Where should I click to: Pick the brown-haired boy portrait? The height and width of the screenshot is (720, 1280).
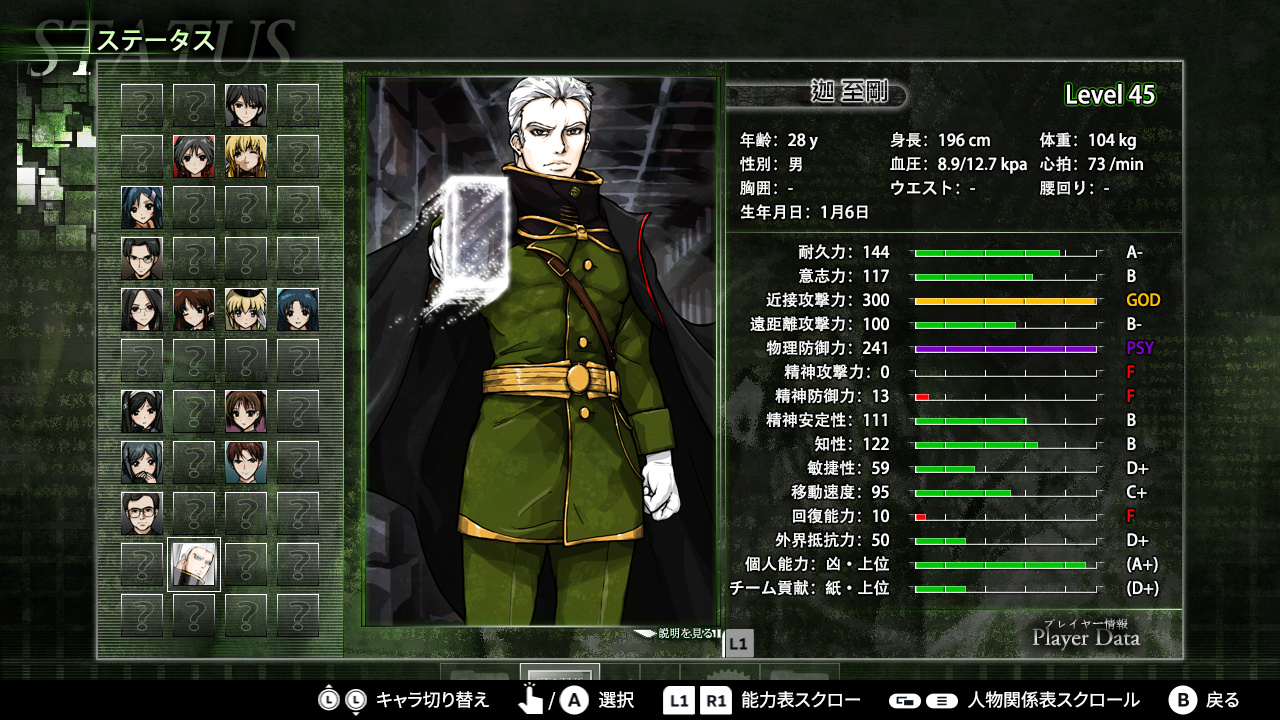[x=246, y=462]
